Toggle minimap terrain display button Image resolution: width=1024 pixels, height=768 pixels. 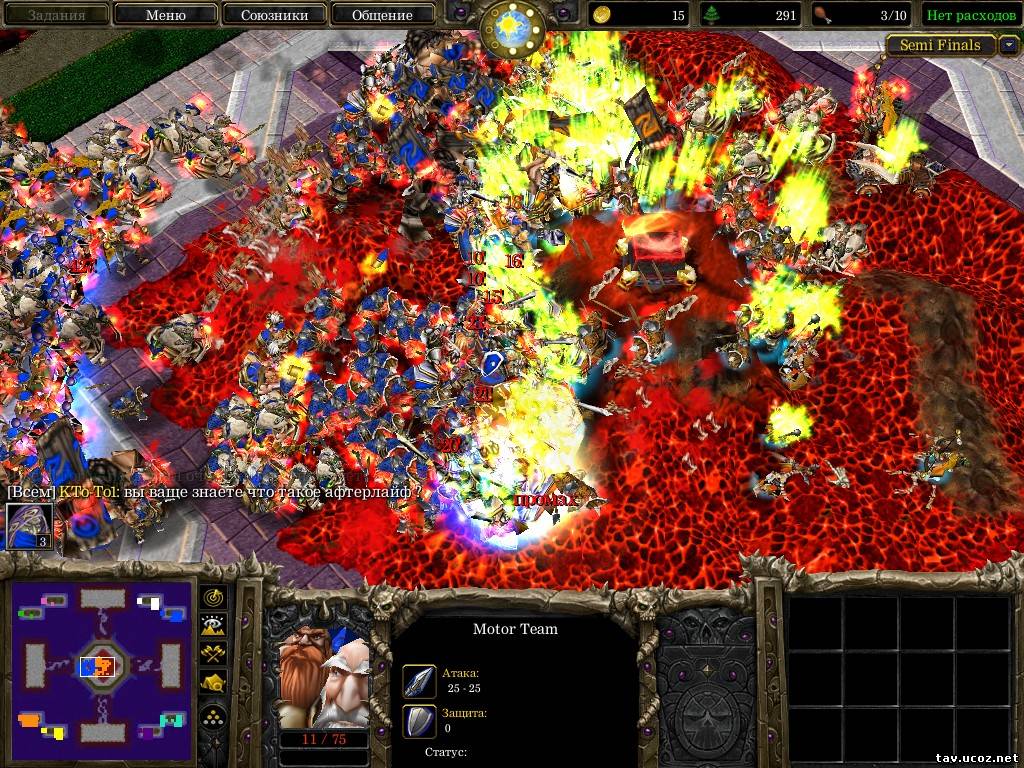pos(215,626)
